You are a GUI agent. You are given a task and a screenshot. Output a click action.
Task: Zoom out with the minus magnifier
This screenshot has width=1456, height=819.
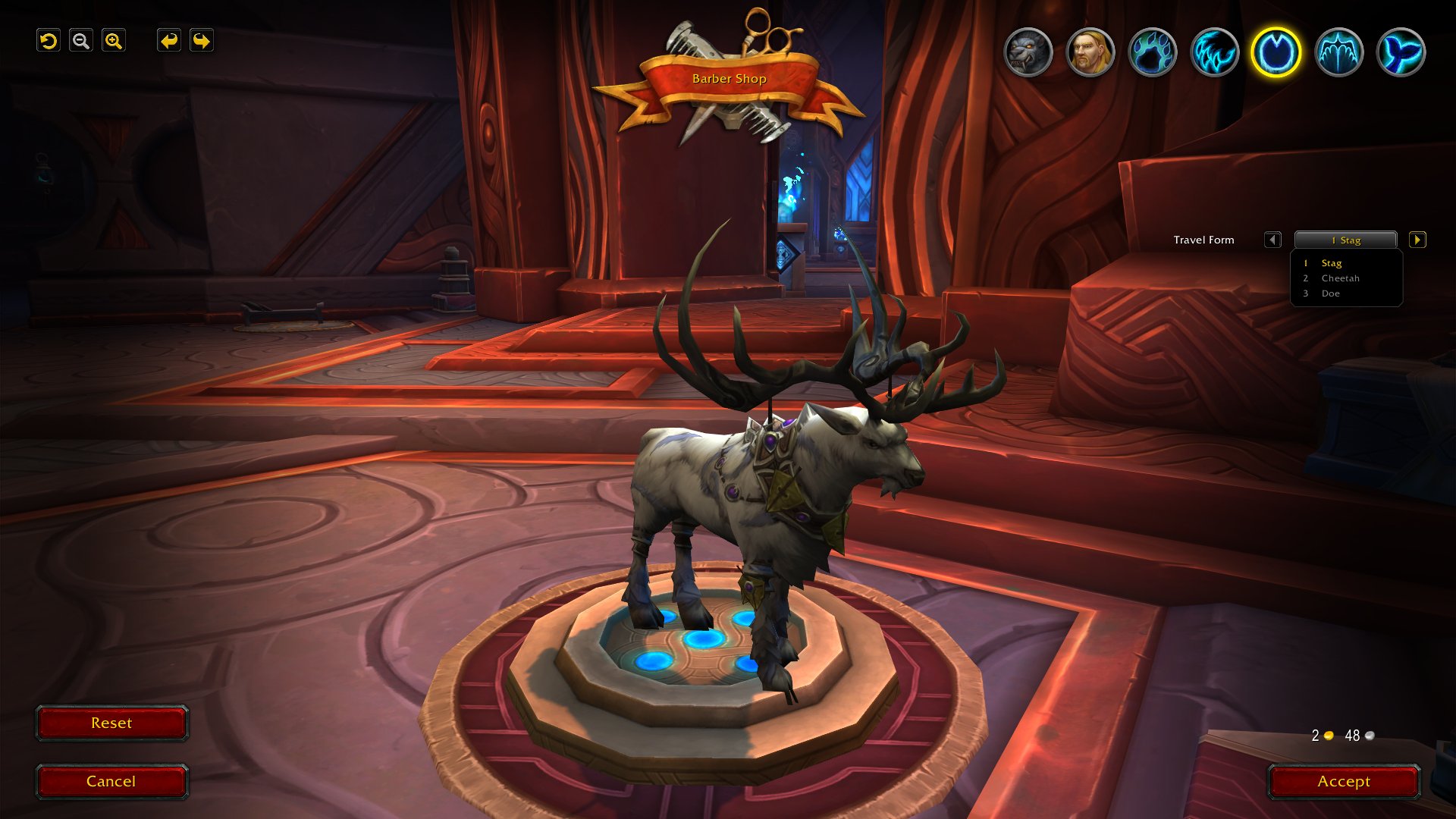tap(81, 41)
